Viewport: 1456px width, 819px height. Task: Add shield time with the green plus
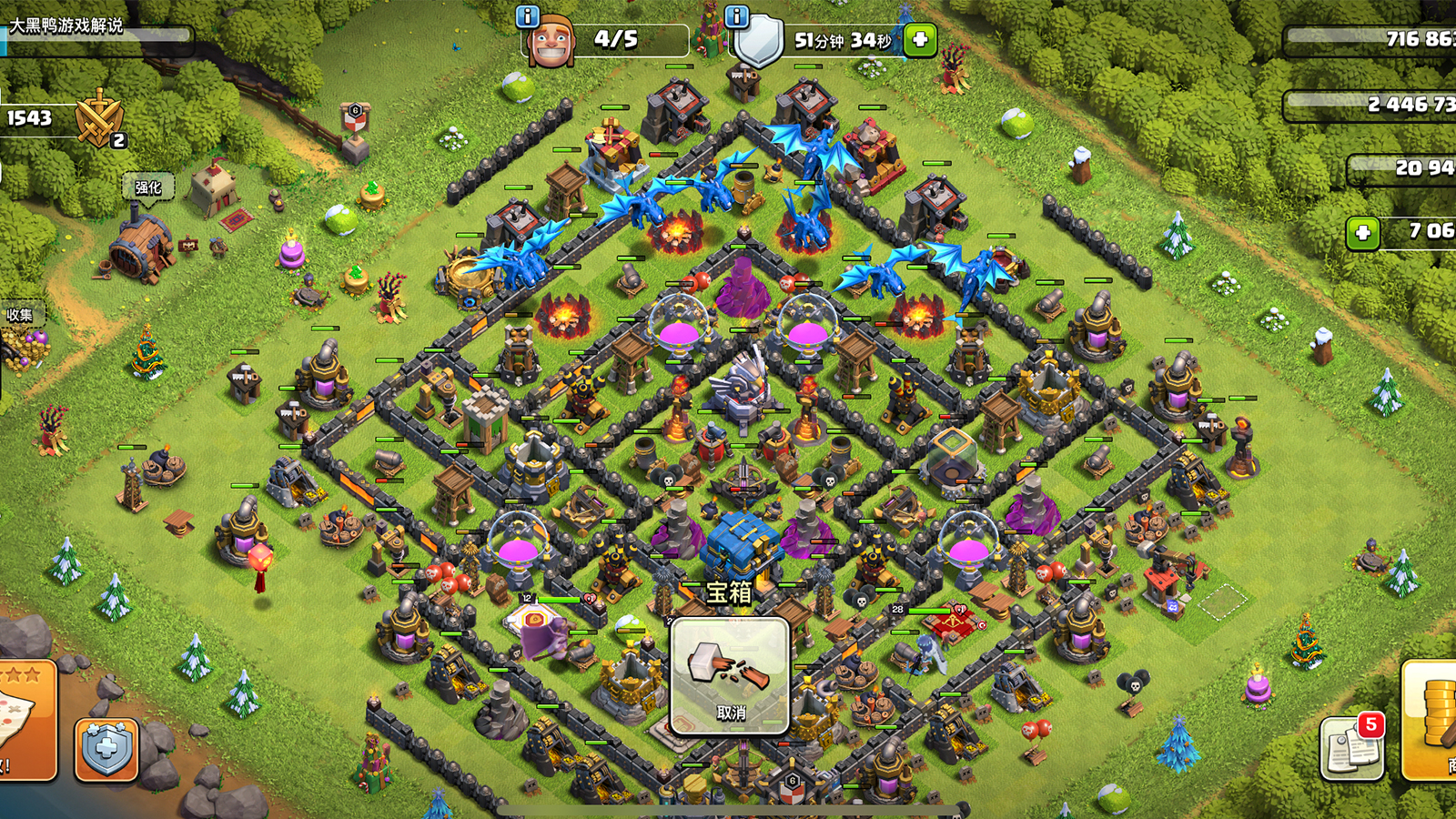pyautogui.click(x=920, y=39)
